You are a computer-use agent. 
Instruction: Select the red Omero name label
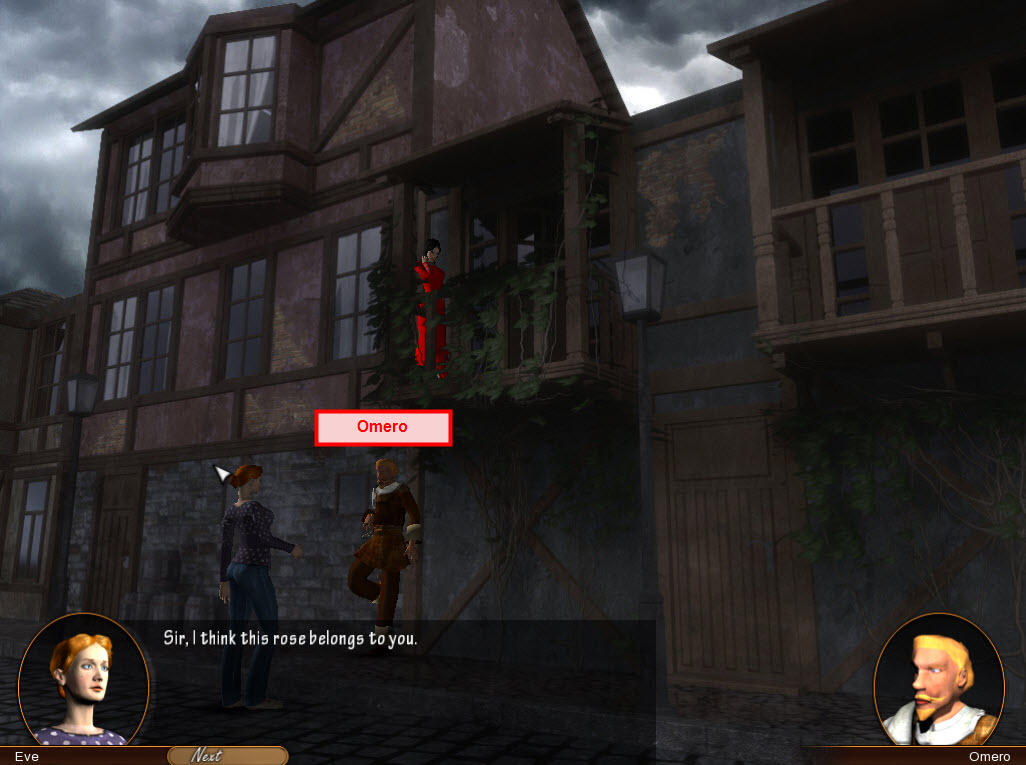coord(383,427)
